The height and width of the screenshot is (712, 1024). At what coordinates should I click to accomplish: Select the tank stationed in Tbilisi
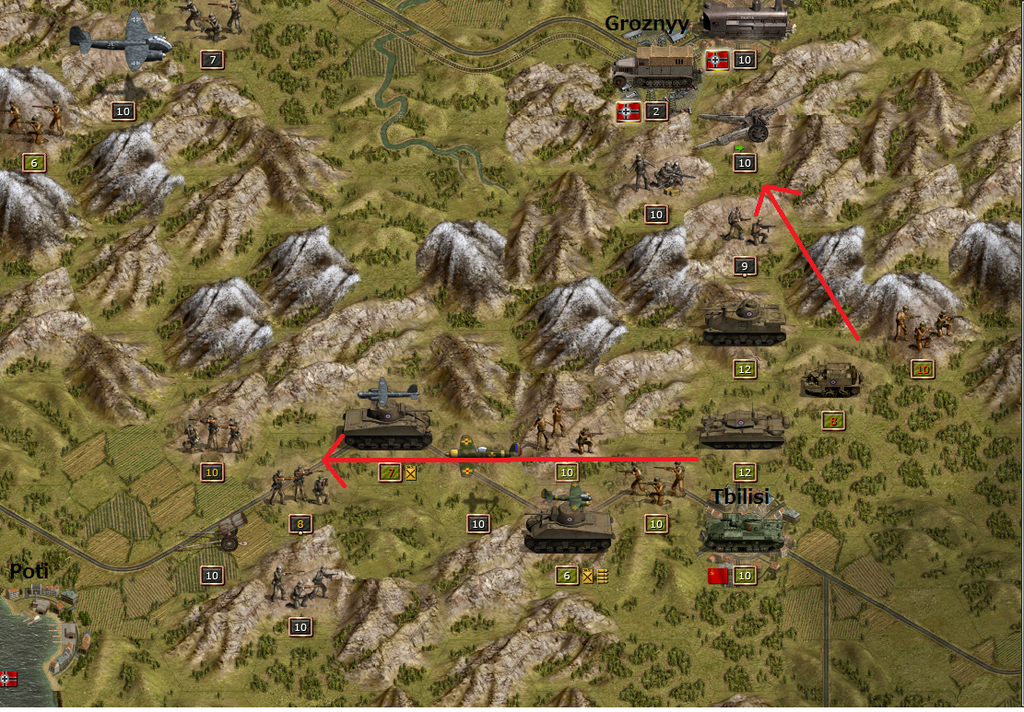coord(743,531)
